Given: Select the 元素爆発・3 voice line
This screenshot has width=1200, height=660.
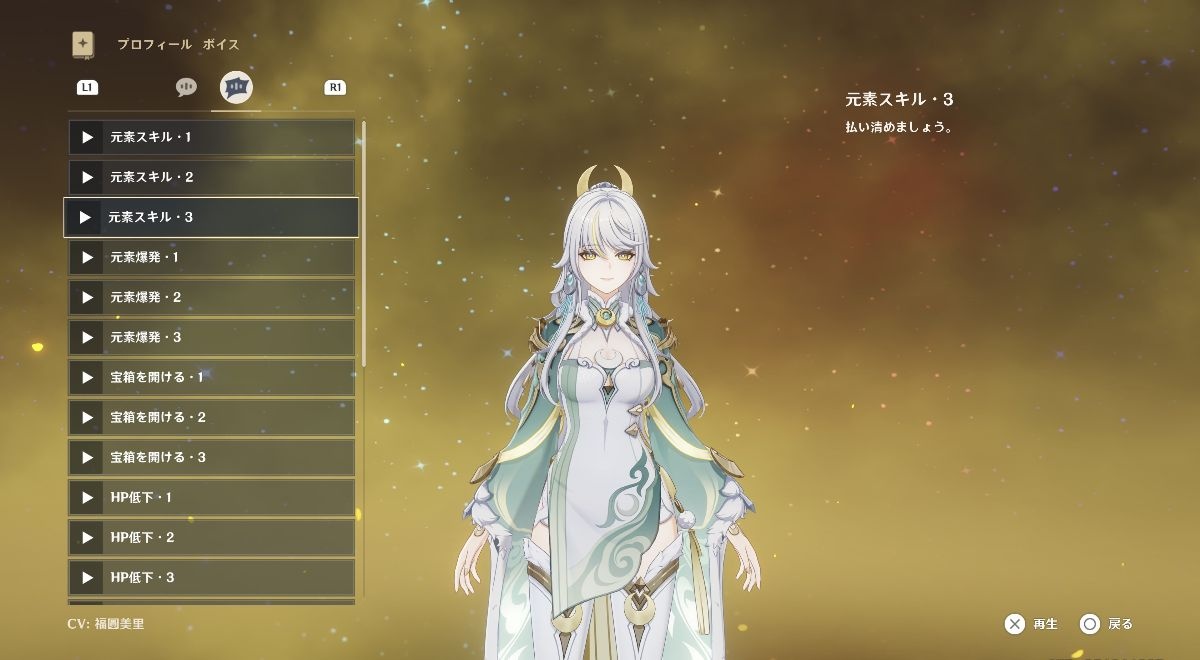Looking at the screenshot, I should coord(211,337).
